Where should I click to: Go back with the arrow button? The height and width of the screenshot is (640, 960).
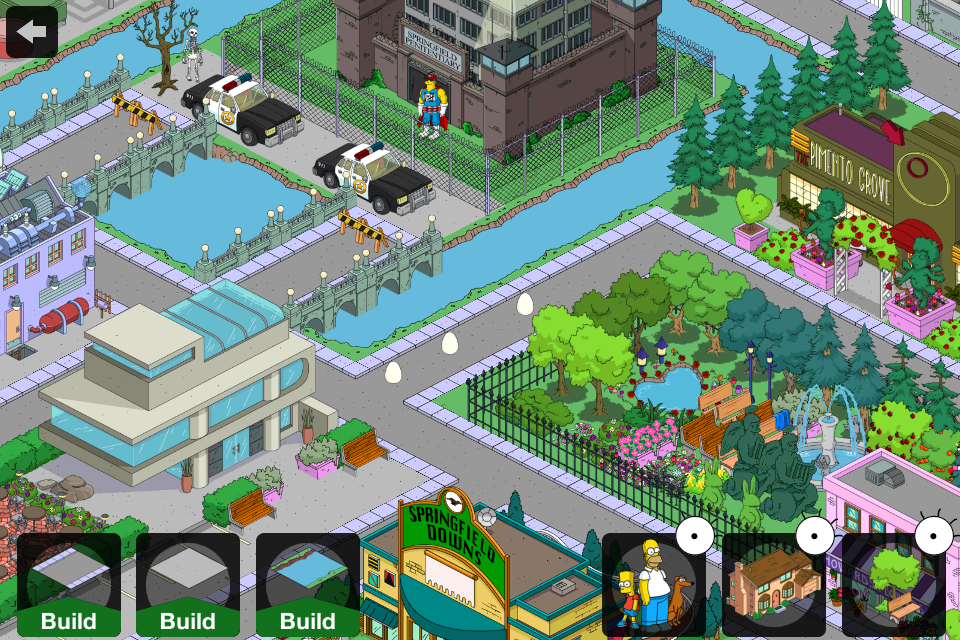[x=31, y=31]
